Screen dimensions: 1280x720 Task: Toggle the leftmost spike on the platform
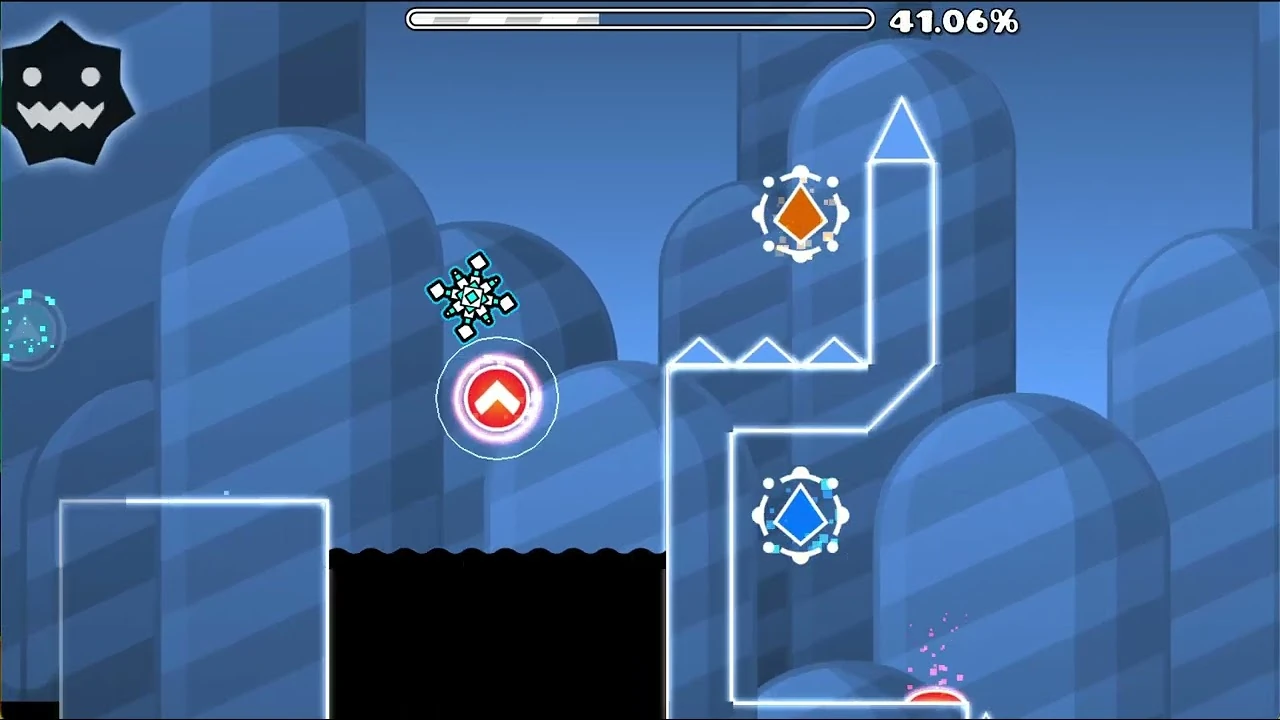coord(700,350)
